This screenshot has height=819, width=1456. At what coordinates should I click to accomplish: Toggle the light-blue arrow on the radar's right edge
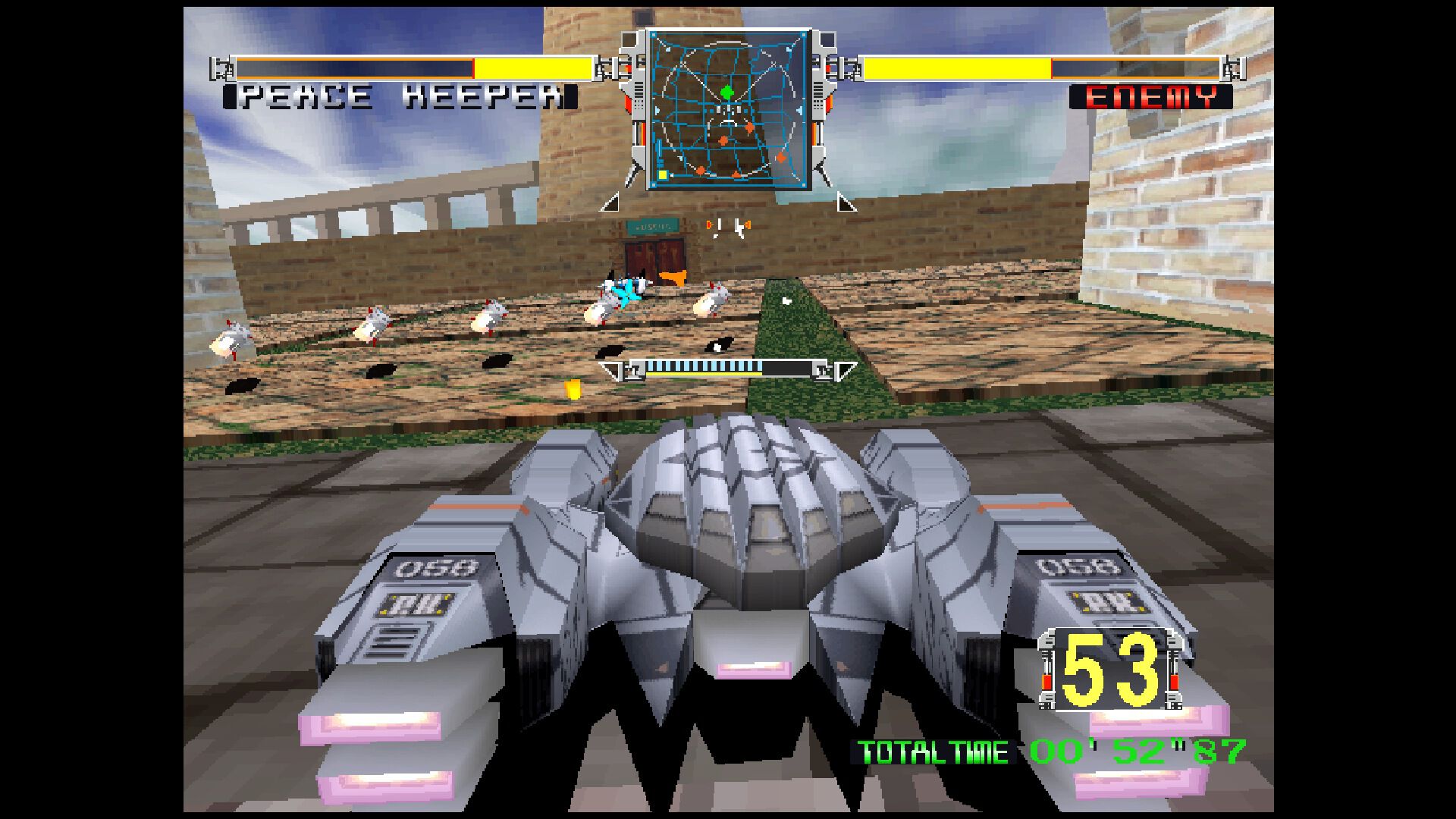[801, 110]
